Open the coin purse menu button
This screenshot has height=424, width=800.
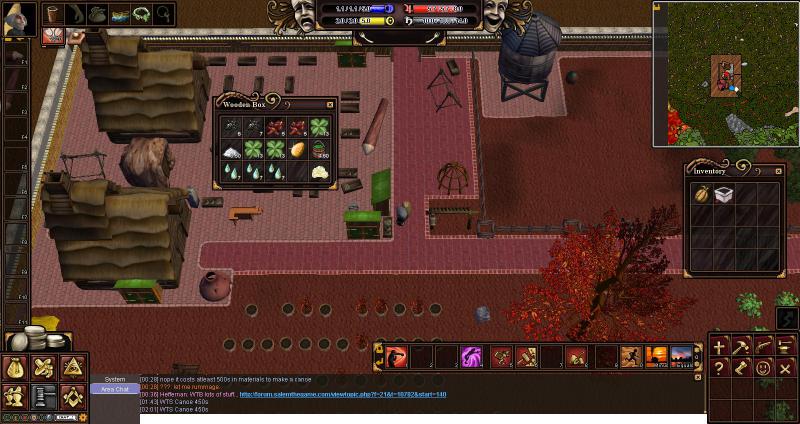tap(17, 369)
